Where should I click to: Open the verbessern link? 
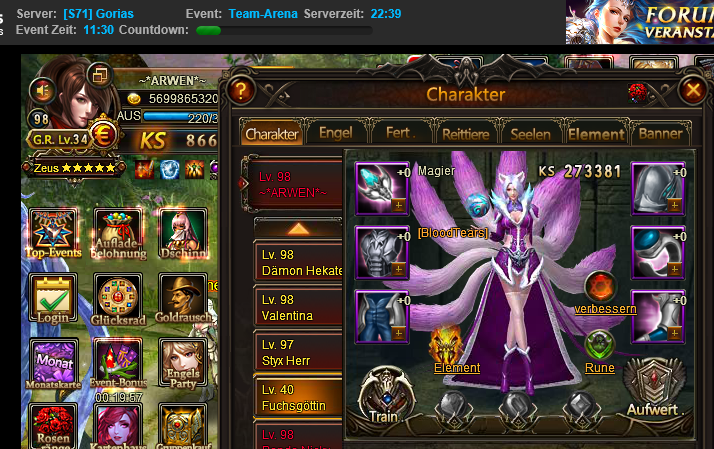tap(604, 308)
